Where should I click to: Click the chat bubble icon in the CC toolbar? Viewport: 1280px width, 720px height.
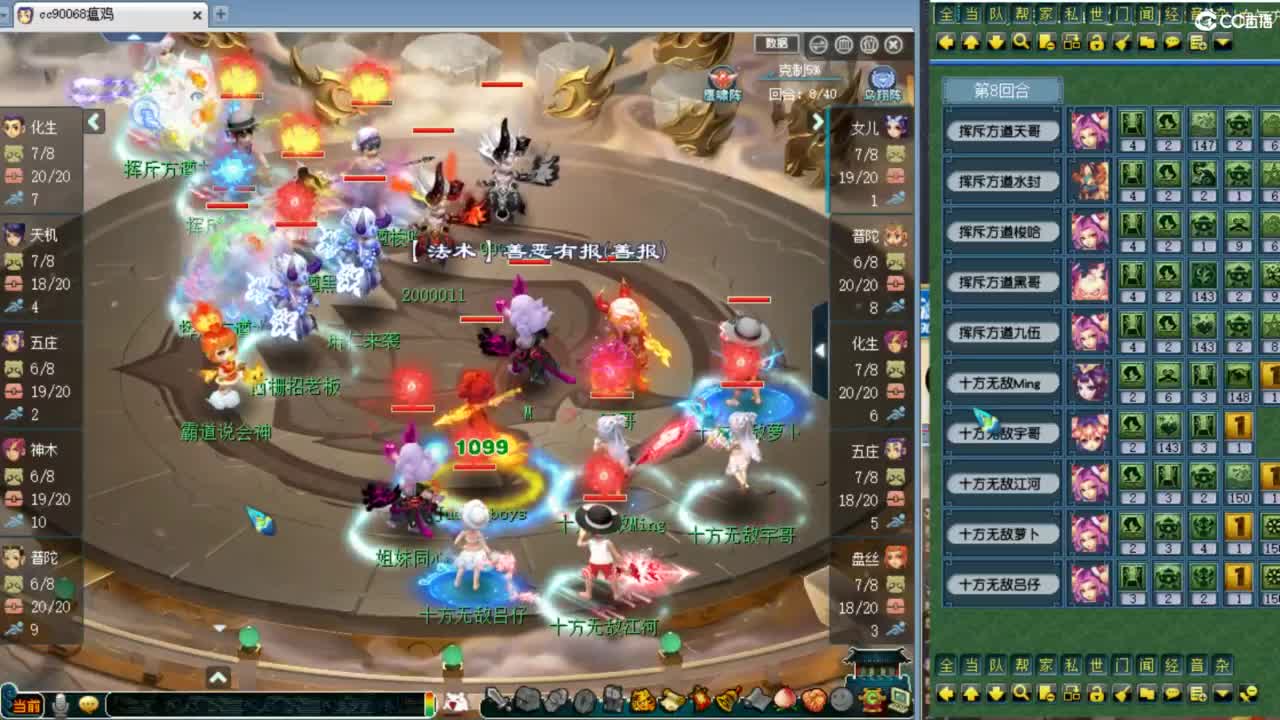pos(1172,42)
